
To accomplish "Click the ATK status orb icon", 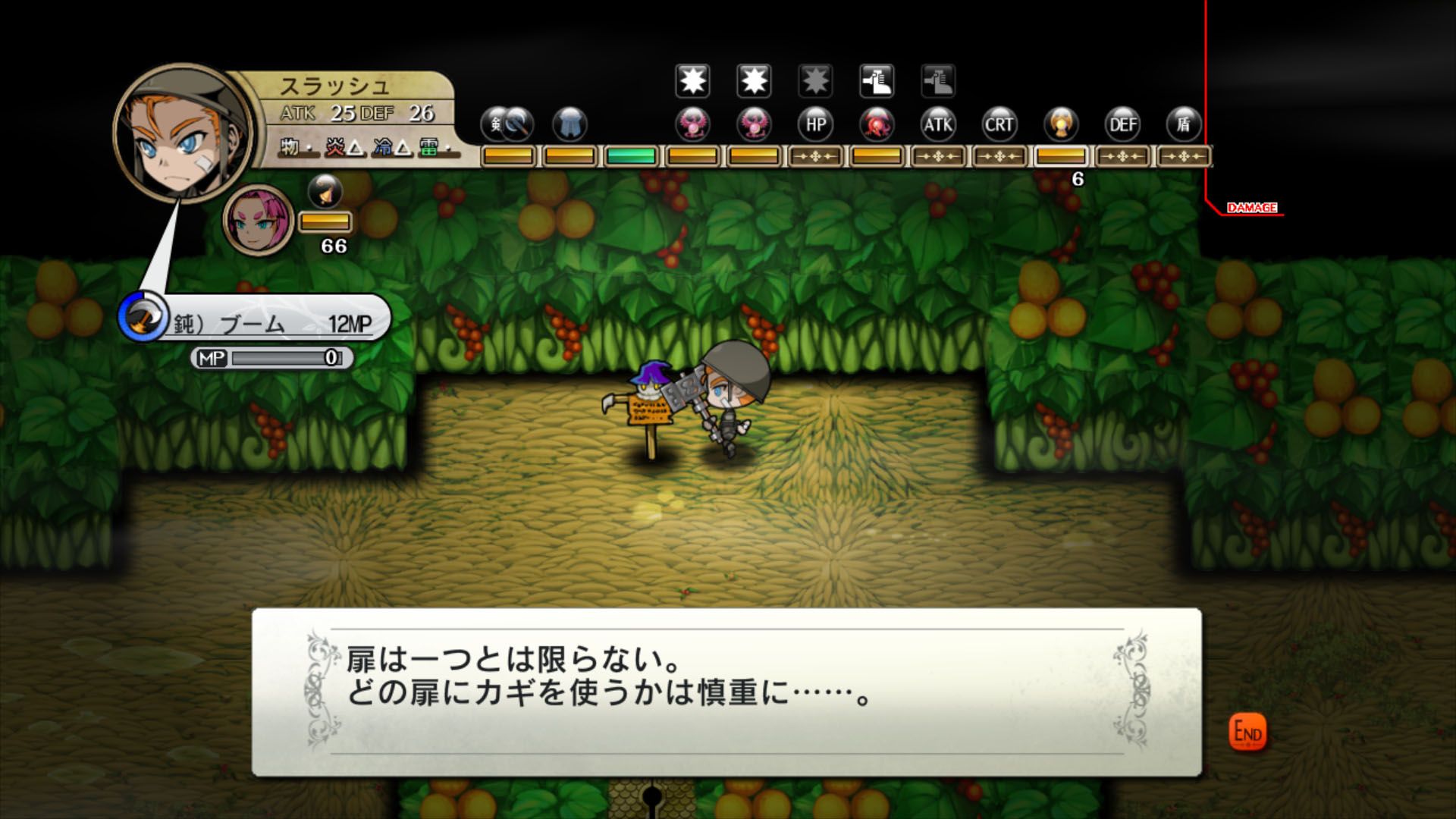I will click(x=938, y=124).
